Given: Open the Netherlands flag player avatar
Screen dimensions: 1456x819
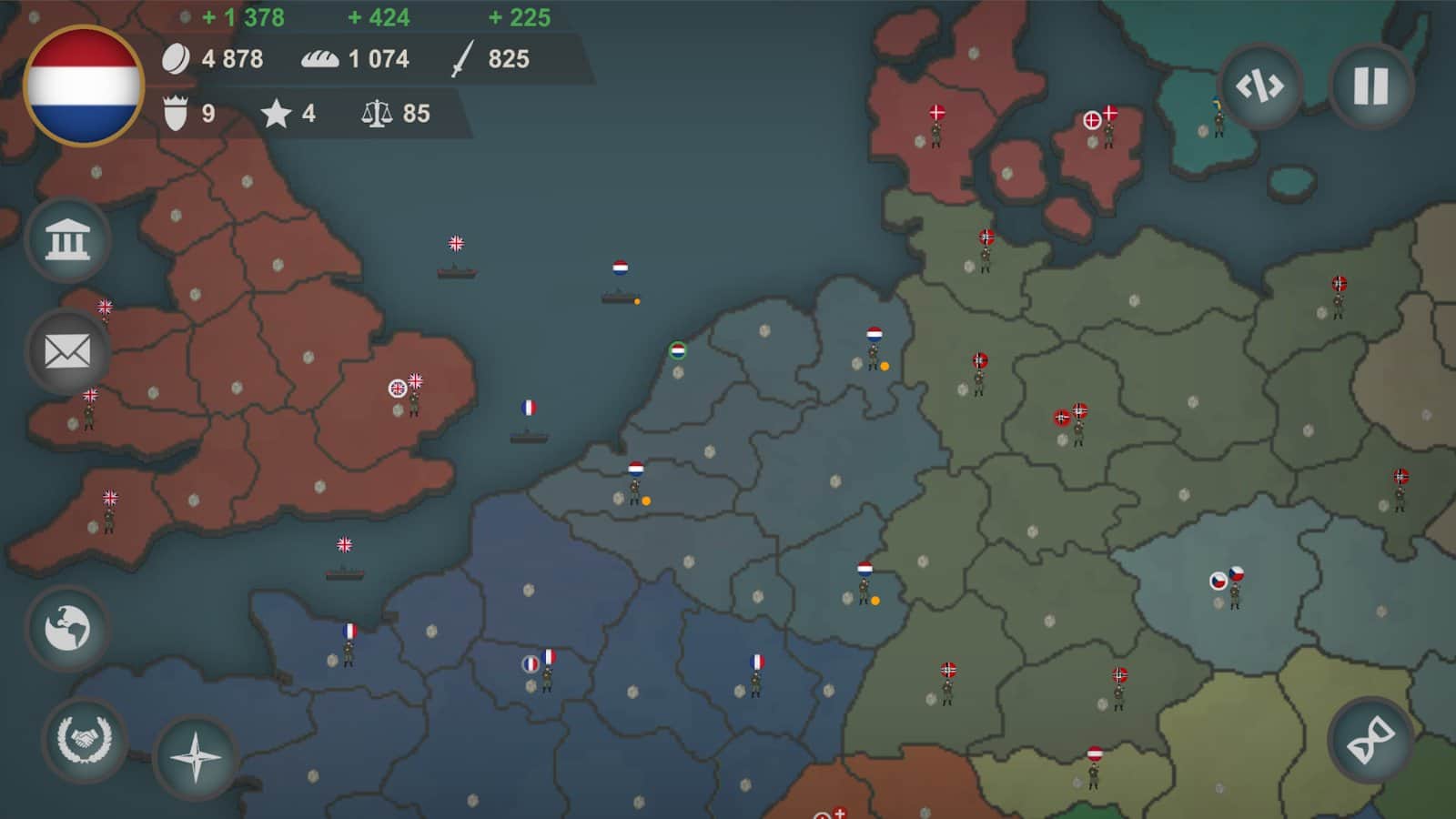Looking at the screenshot, I should click(85, 83).
